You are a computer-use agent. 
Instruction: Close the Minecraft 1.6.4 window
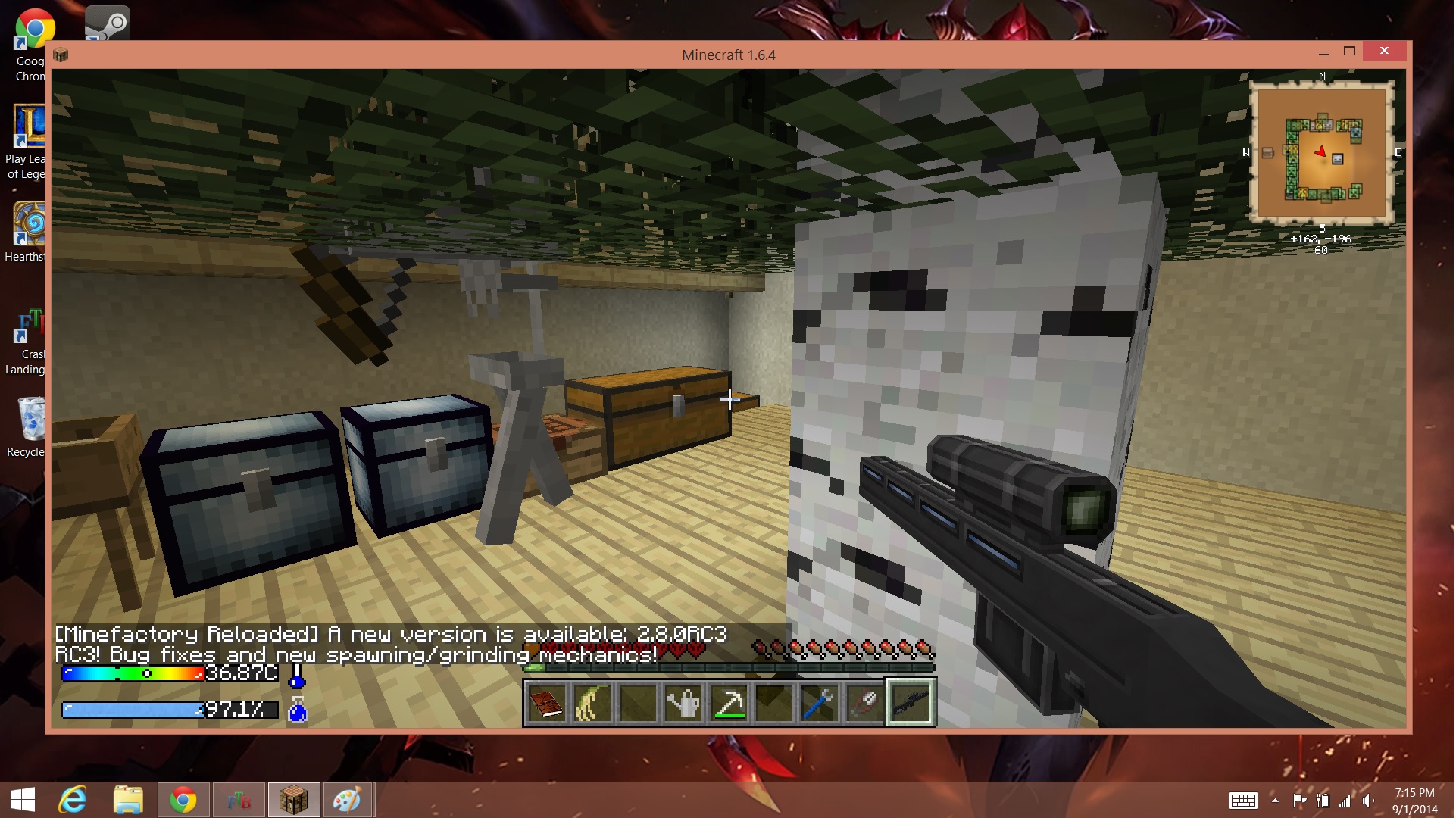tap(1384, 51)
